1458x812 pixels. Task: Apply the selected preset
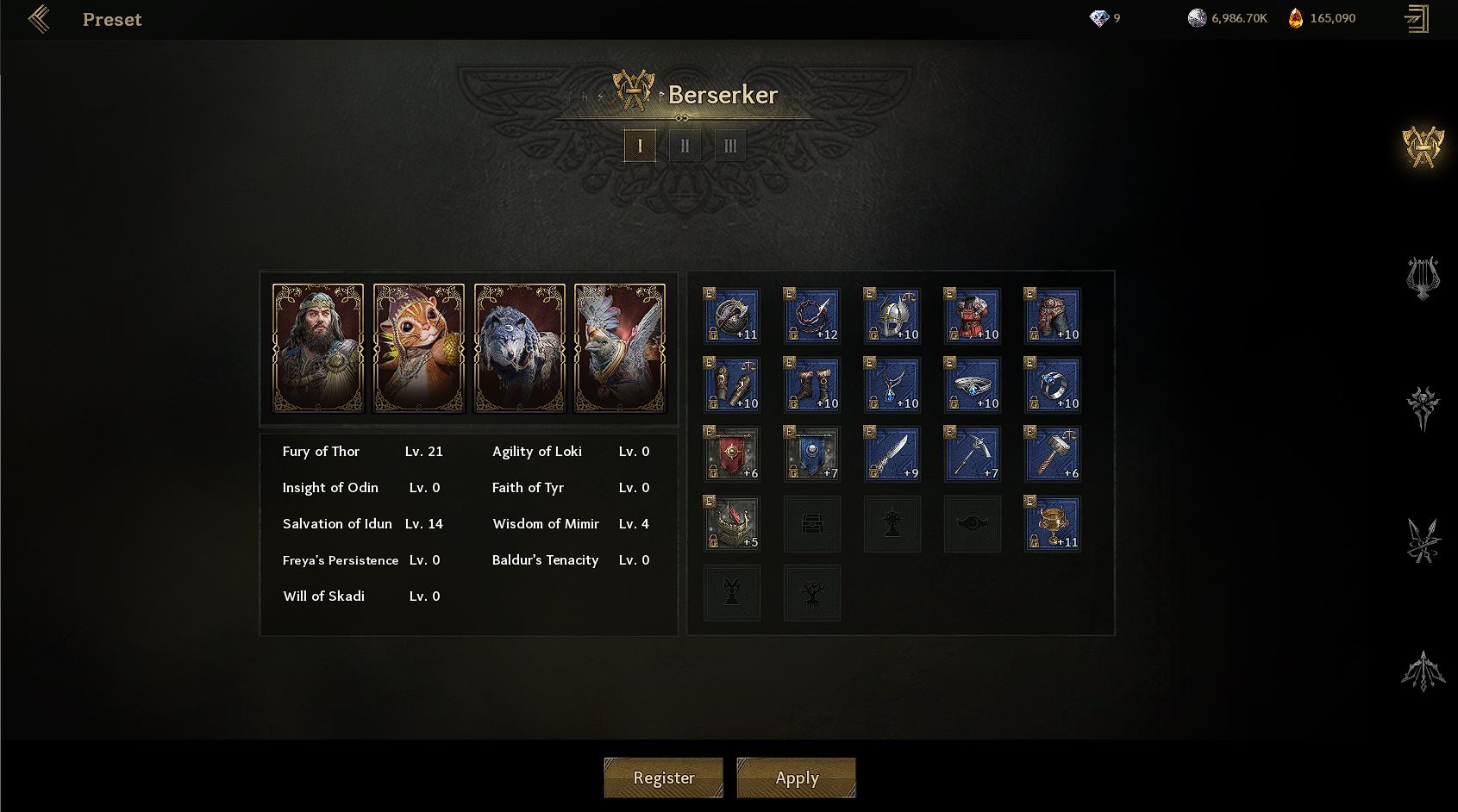click(796, 778)
